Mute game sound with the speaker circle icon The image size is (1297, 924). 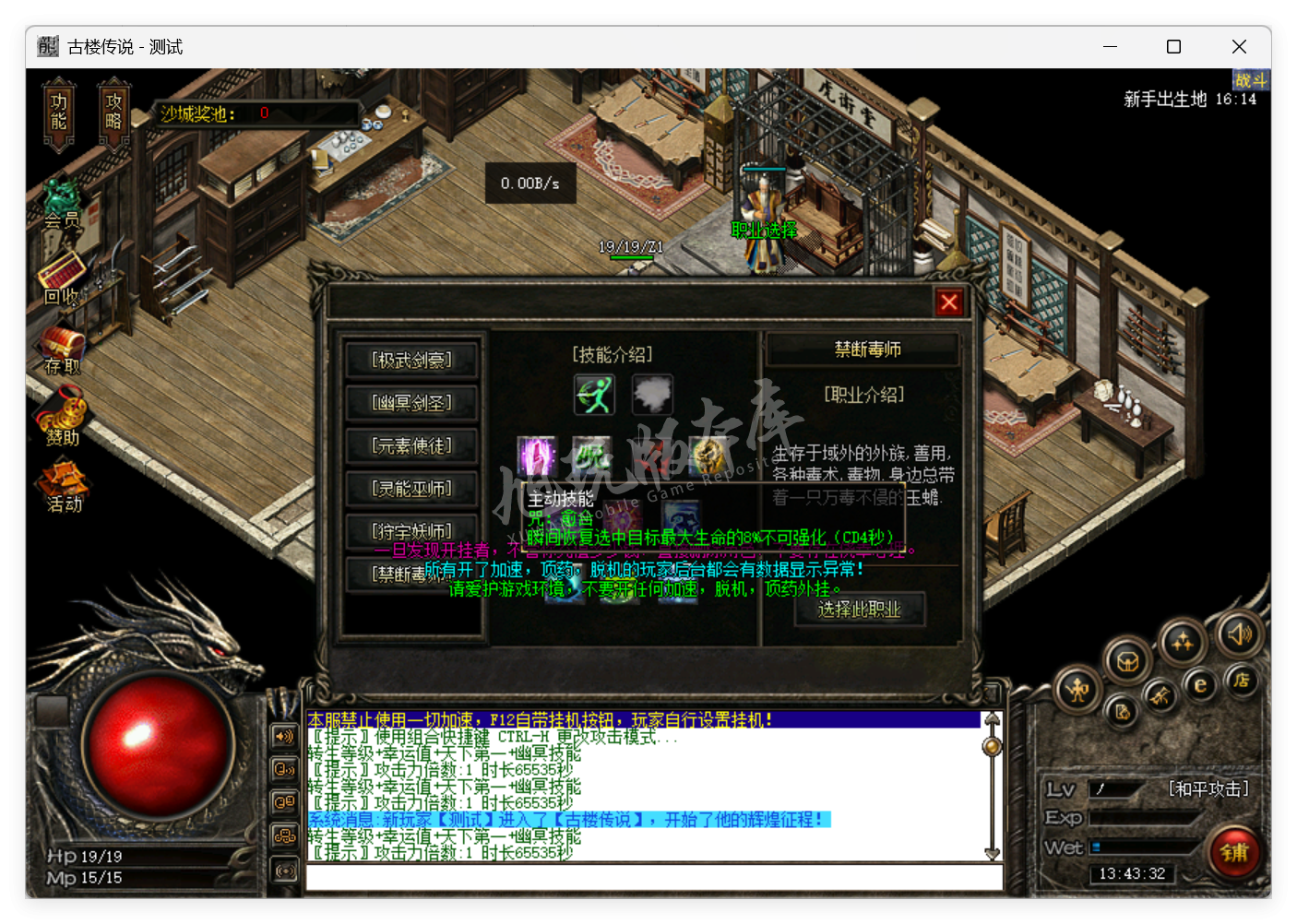tap(1241, 636)
